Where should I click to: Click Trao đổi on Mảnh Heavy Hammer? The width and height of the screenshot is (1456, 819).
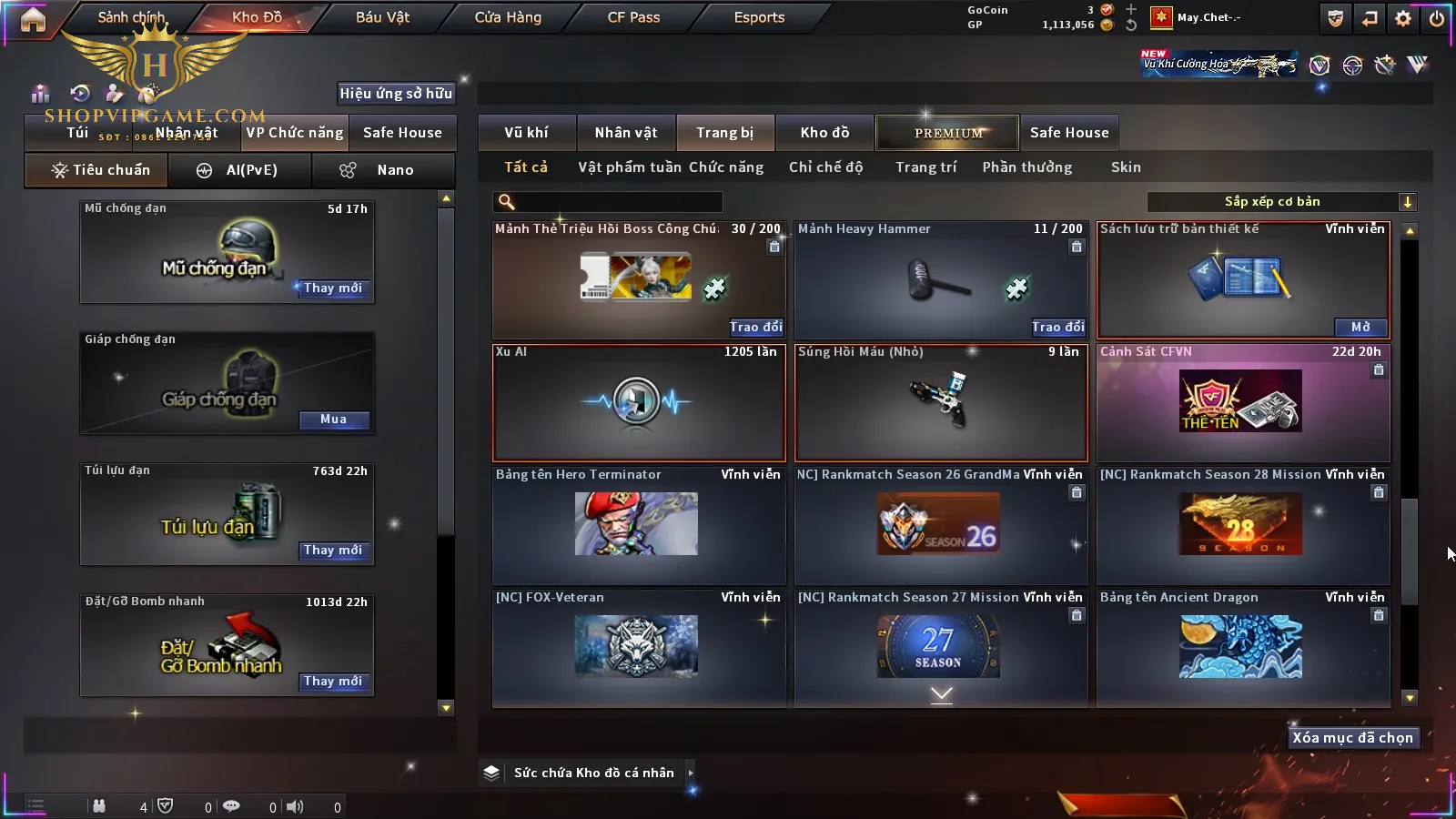pos(1058,327)
